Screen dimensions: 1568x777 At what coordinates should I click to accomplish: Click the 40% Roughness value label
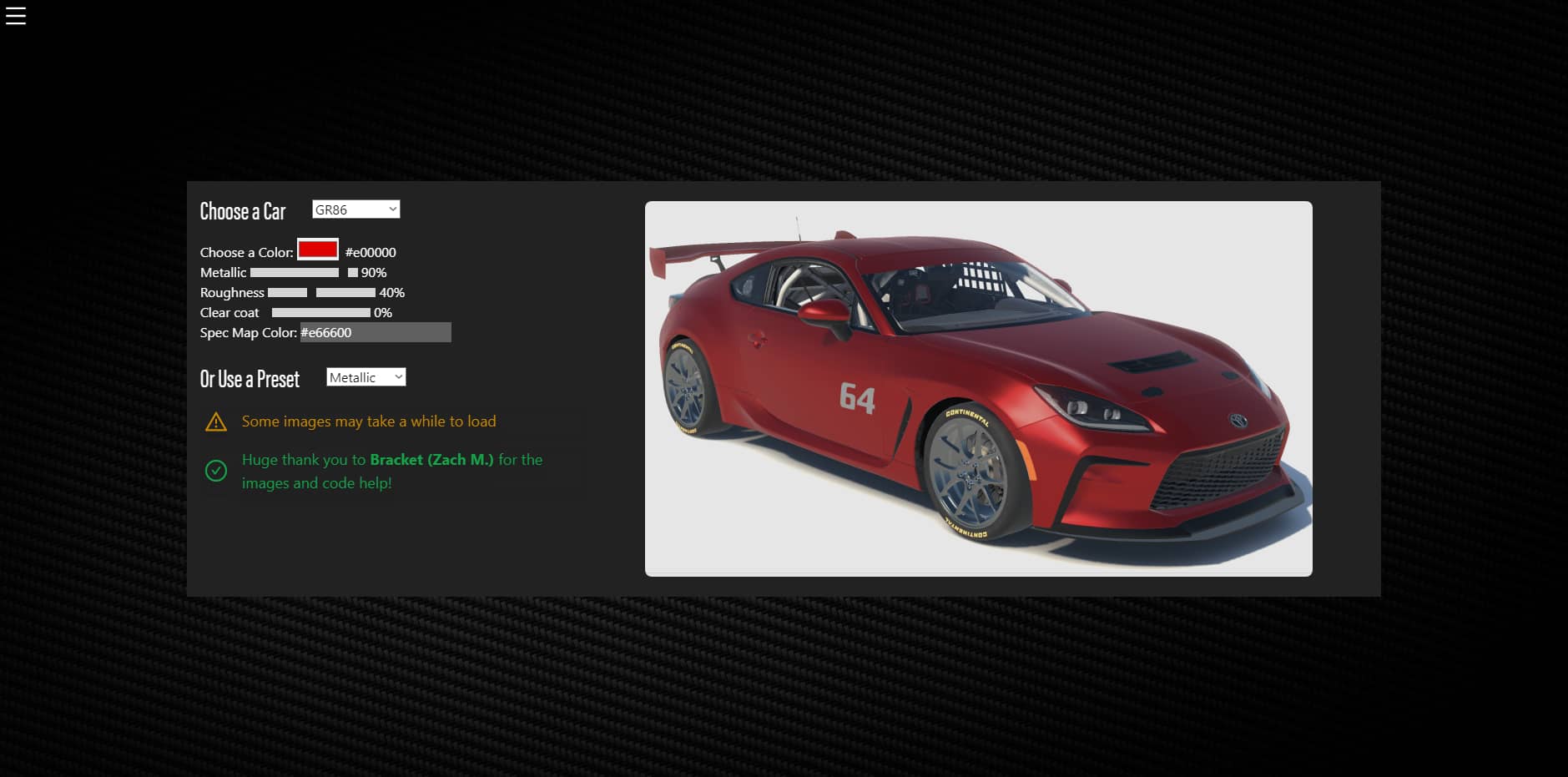click(x=391, y=293)
